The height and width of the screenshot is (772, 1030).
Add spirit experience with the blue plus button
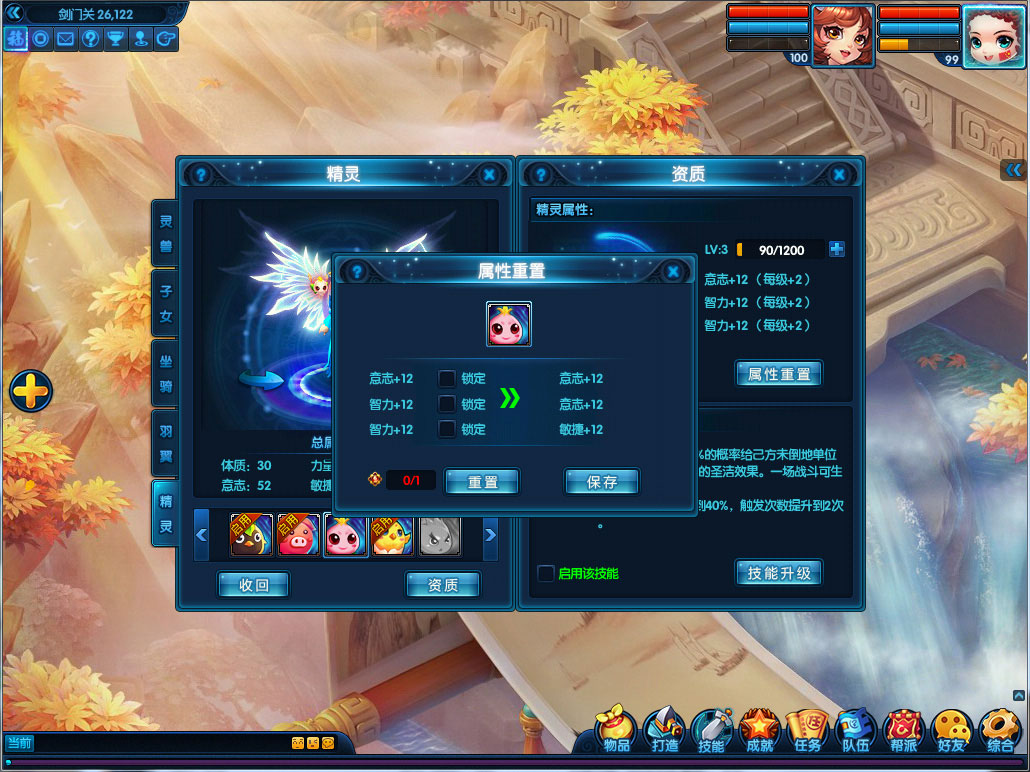pyautogui.click(x=837, y=250)
